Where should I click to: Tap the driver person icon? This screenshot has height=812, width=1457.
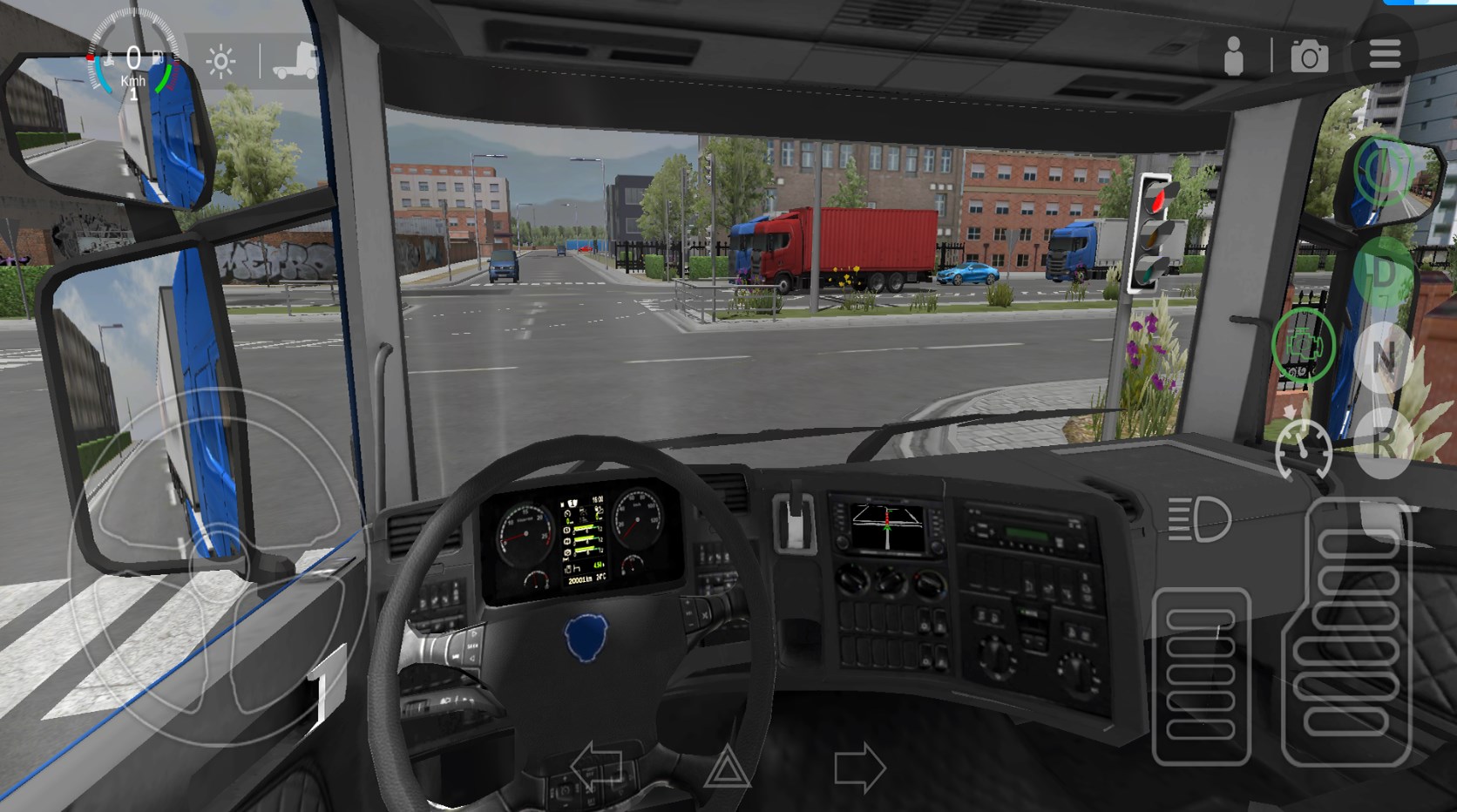point(1234,57)
